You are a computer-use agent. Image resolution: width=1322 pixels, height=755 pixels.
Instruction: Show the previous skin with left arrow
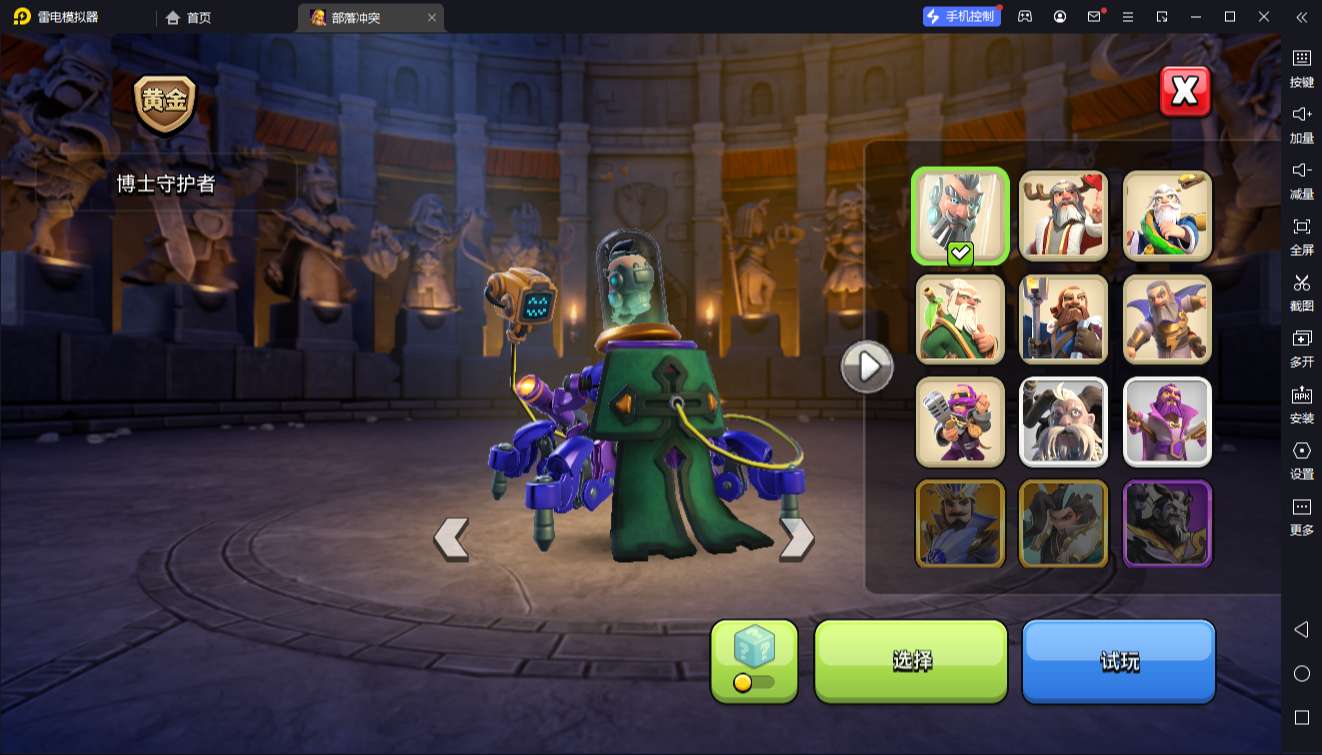[451, 539]
